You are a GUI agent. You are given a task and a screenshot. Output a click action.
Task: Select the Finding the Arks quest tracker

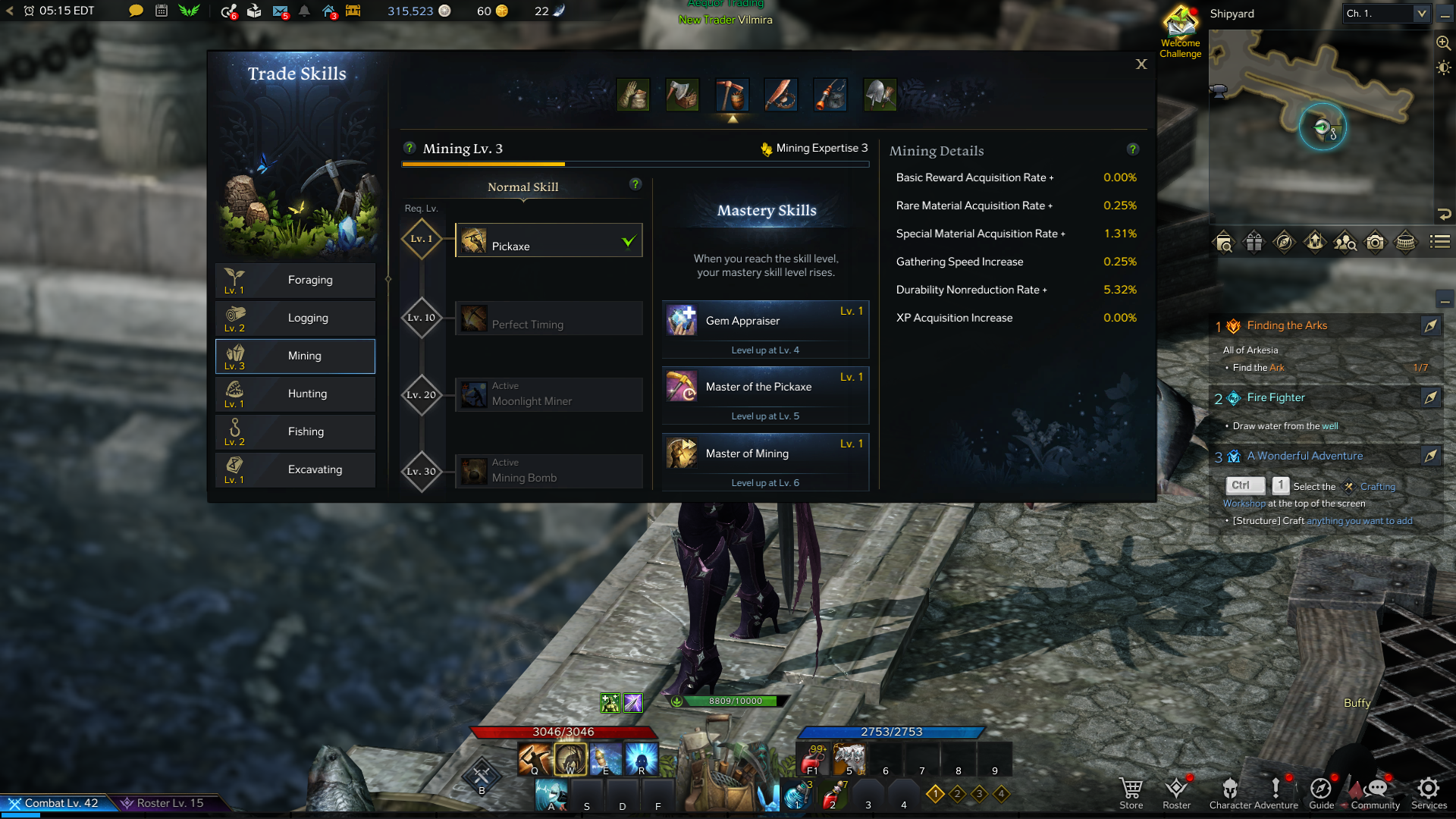pyautogui.click(x=1287, y=325)
